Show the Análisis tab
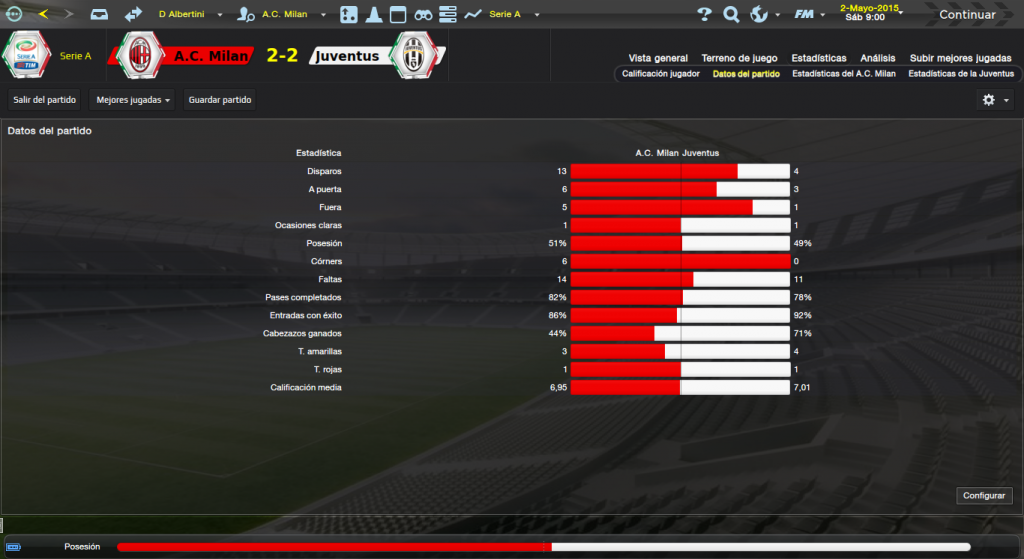Image resolution: width=1024 pixels, height=559 pixels. [878, 58]
